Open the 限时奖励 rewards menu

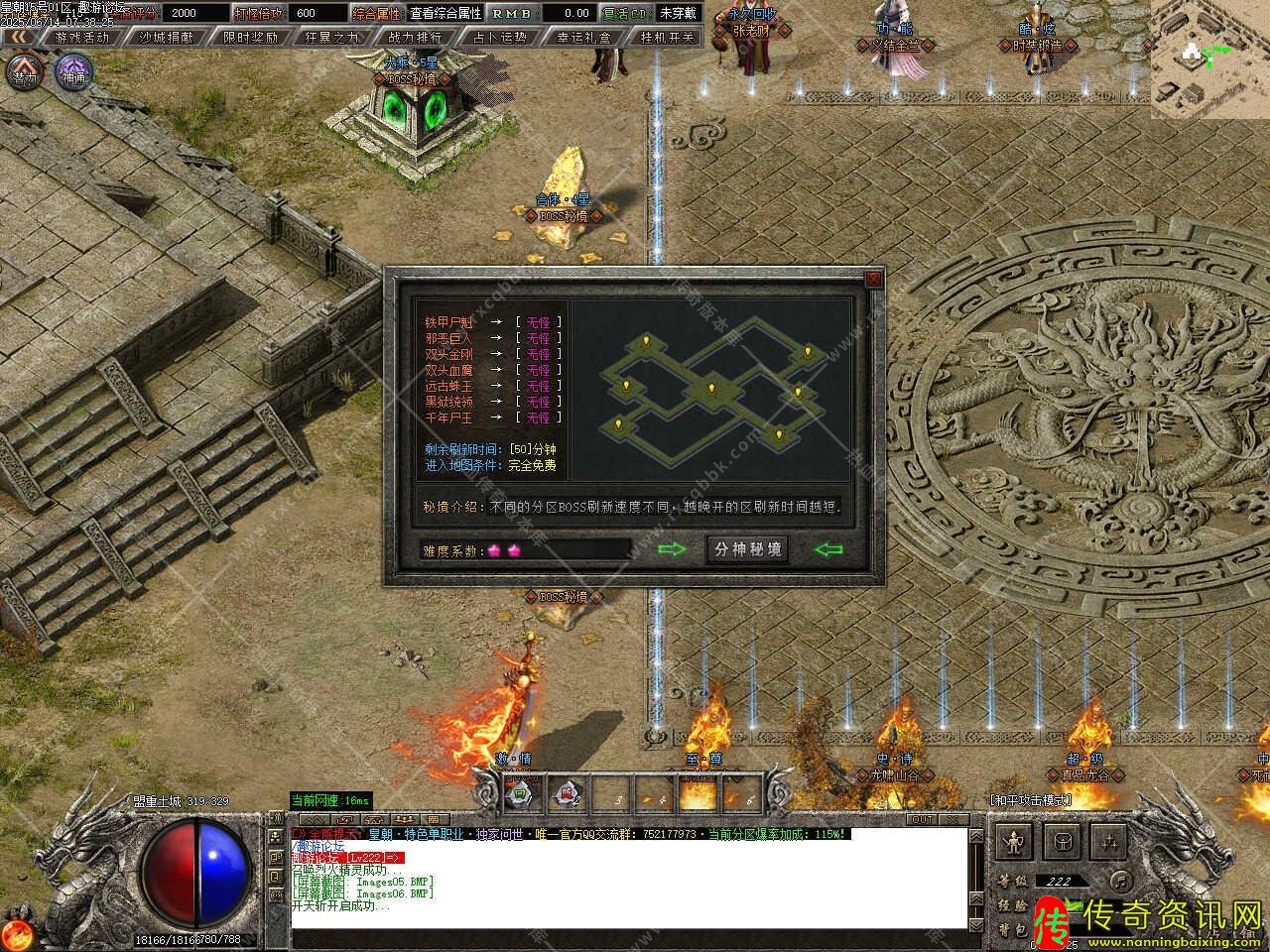point(249,37)
